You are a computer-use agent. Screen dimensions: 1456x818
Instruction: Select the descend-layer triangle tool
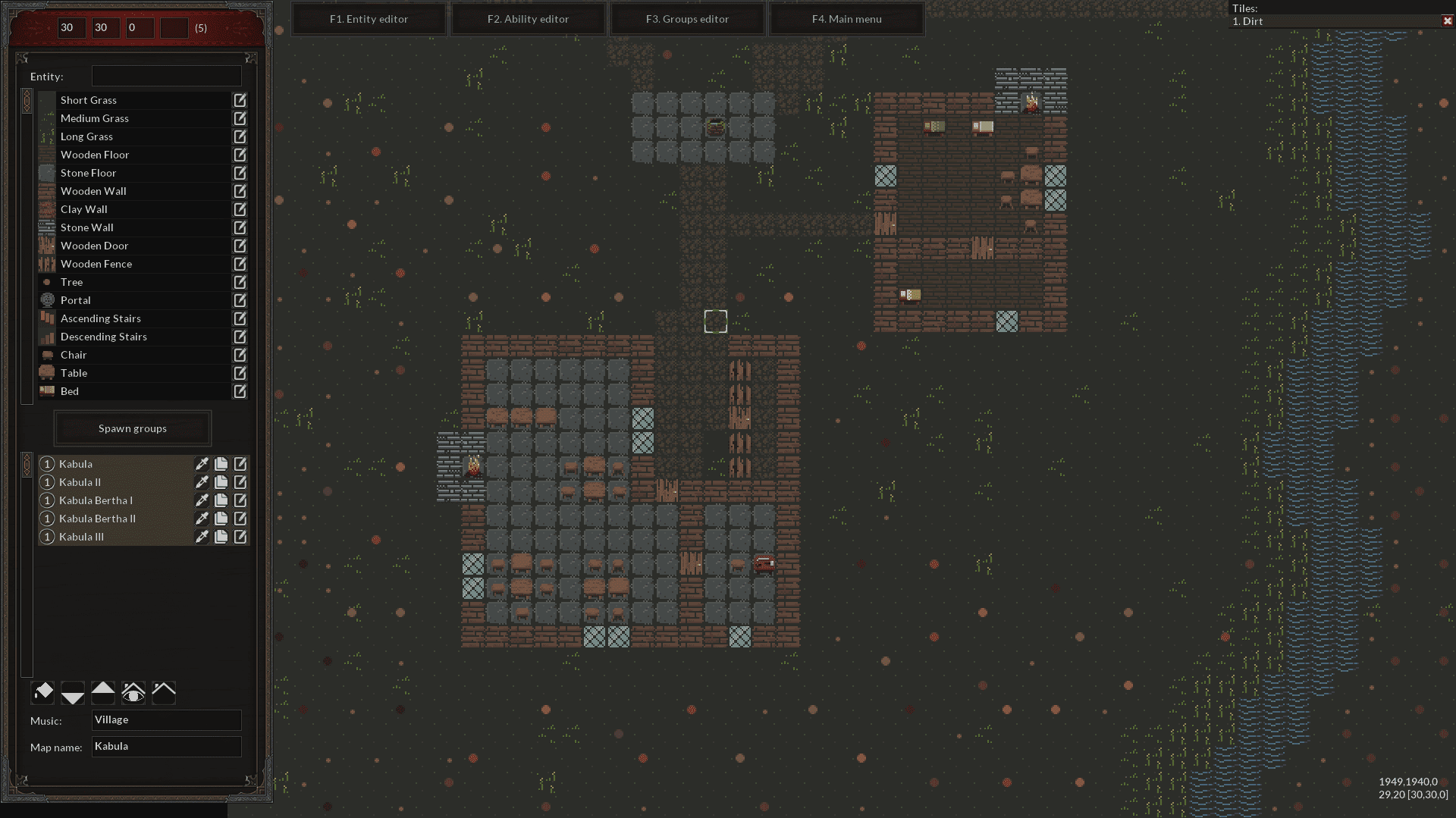click(x=73, y=692)
